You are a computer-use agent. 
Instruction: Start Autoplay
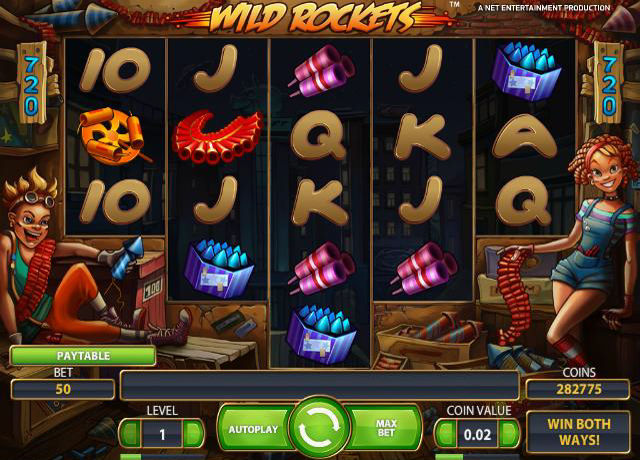pyautogui.click(x=252, y=430)
